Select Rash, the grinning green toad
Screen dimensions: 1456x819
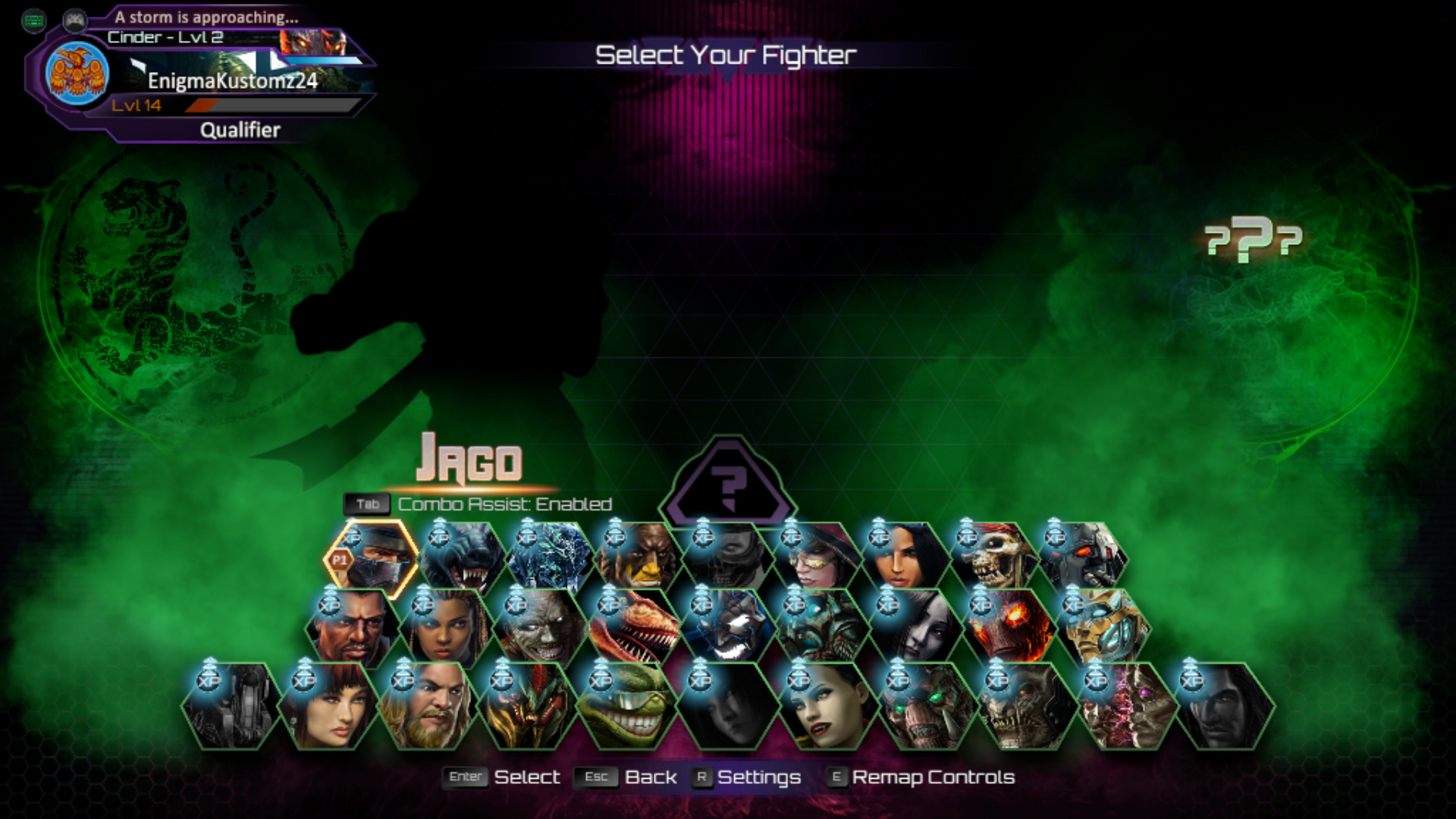[626, 707]
